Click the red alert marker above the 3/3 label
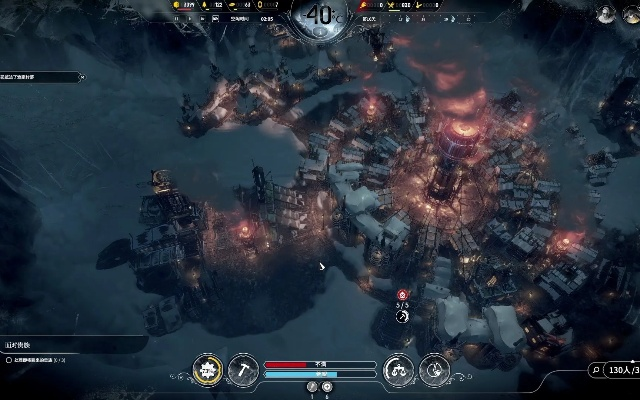Image resolution: width=640 pixels, height=400 pixels. pos(402,295)
